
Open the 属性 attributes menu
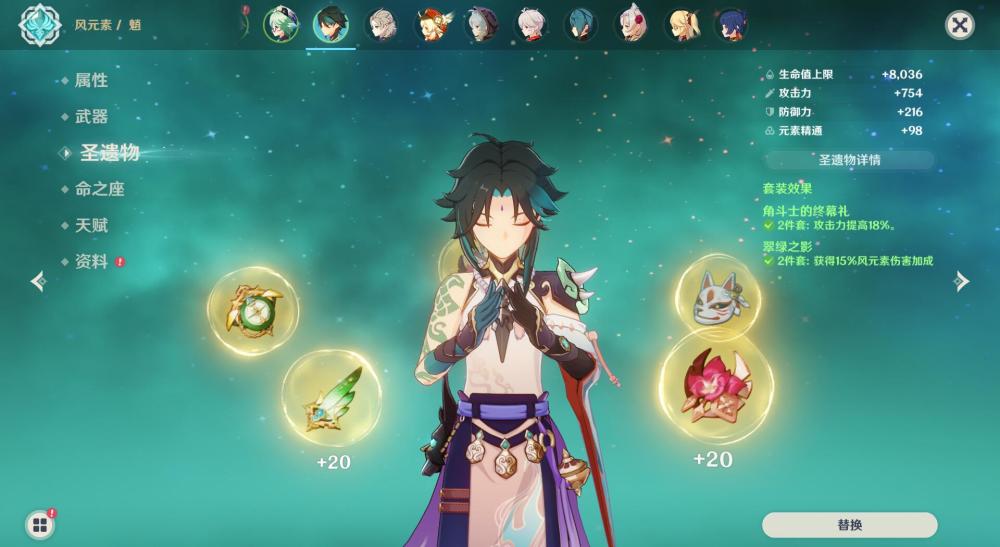click(91, 80)
